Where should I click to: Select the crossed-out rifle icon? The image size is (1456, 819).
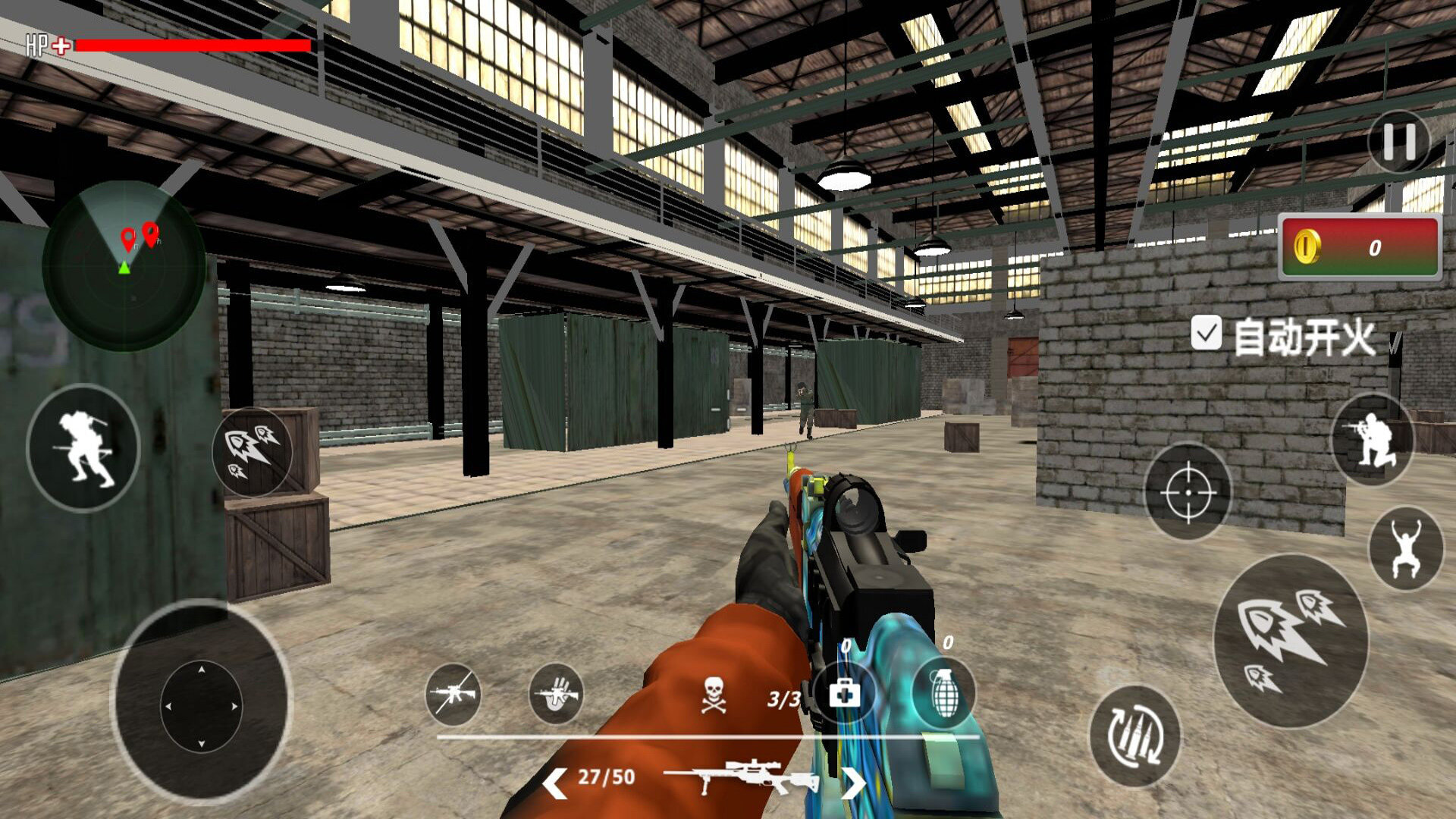pos(453,694)
